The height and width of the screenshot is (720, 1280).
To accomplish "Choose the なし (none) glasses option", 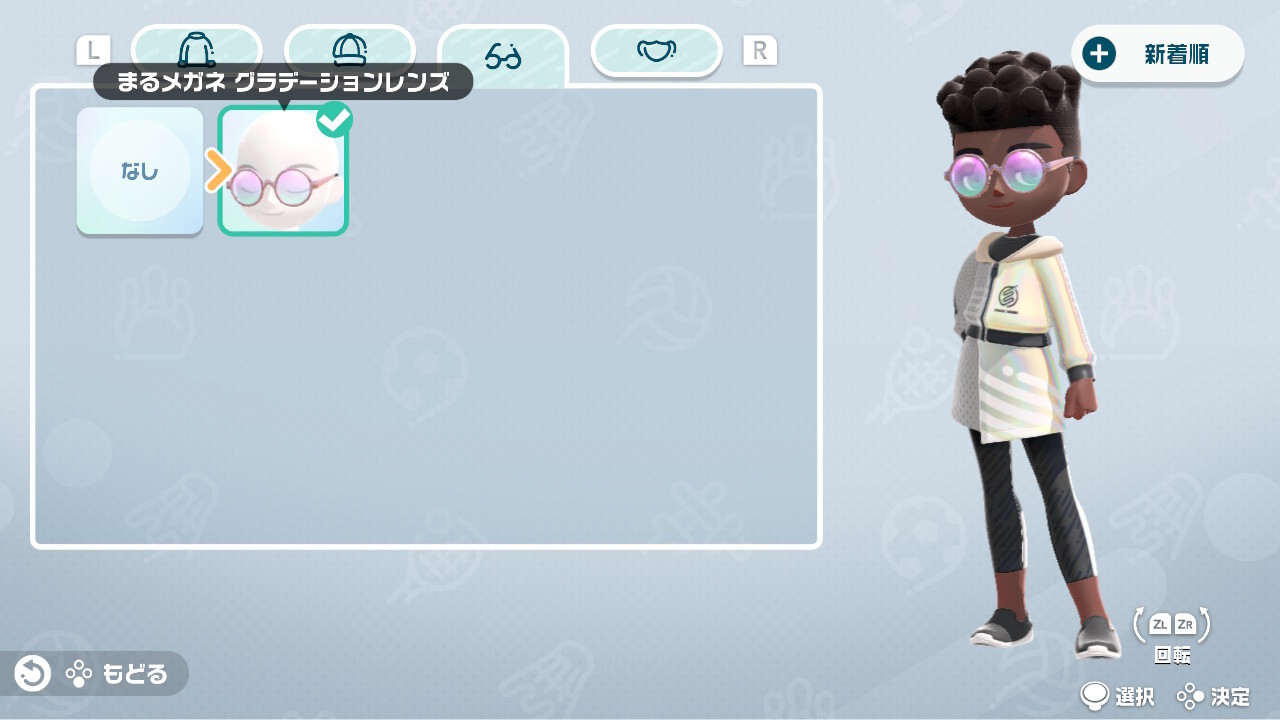I will (x=140, y=171).
